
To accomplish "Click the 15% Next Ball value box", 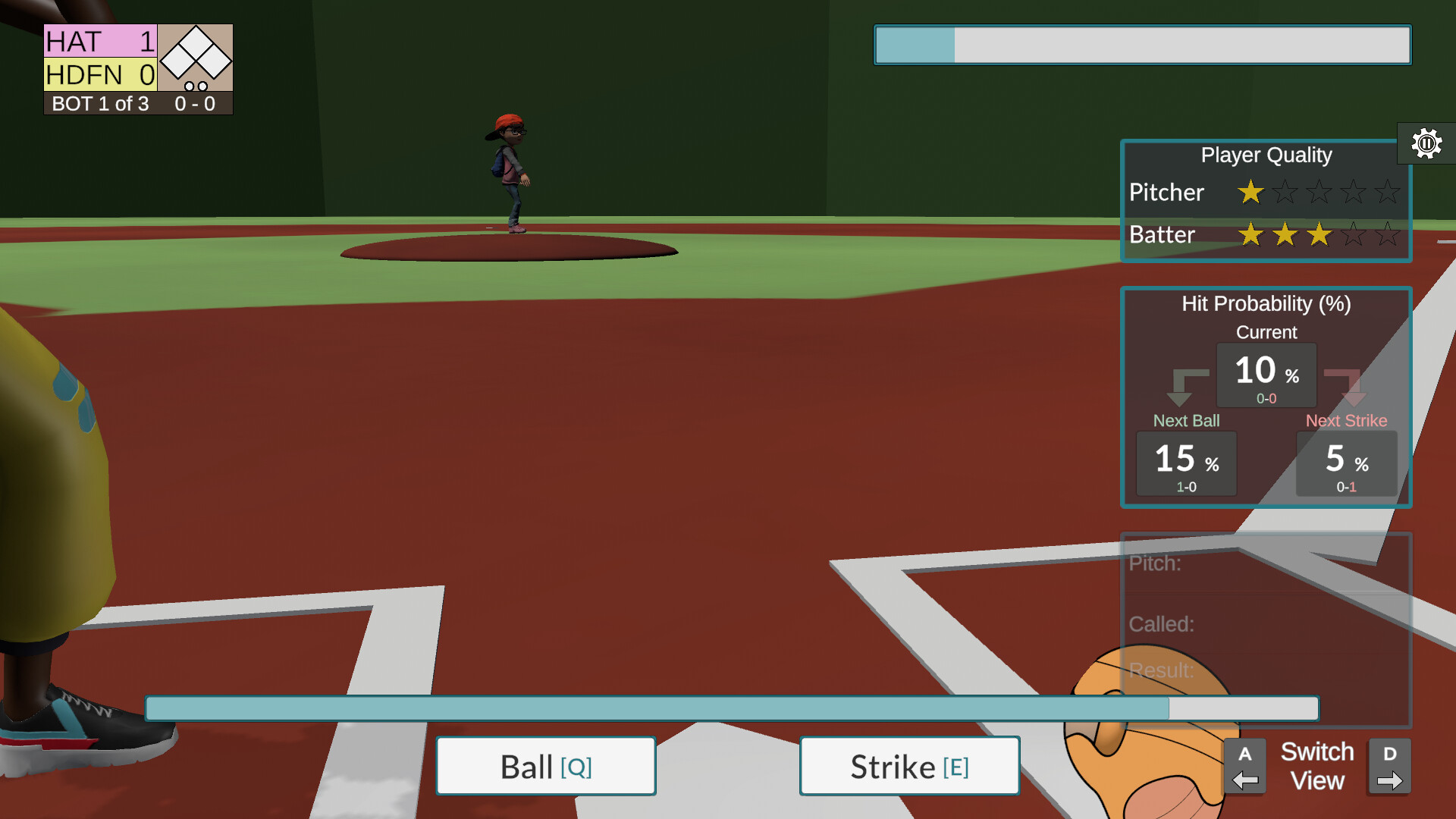I will [1186, 463].
